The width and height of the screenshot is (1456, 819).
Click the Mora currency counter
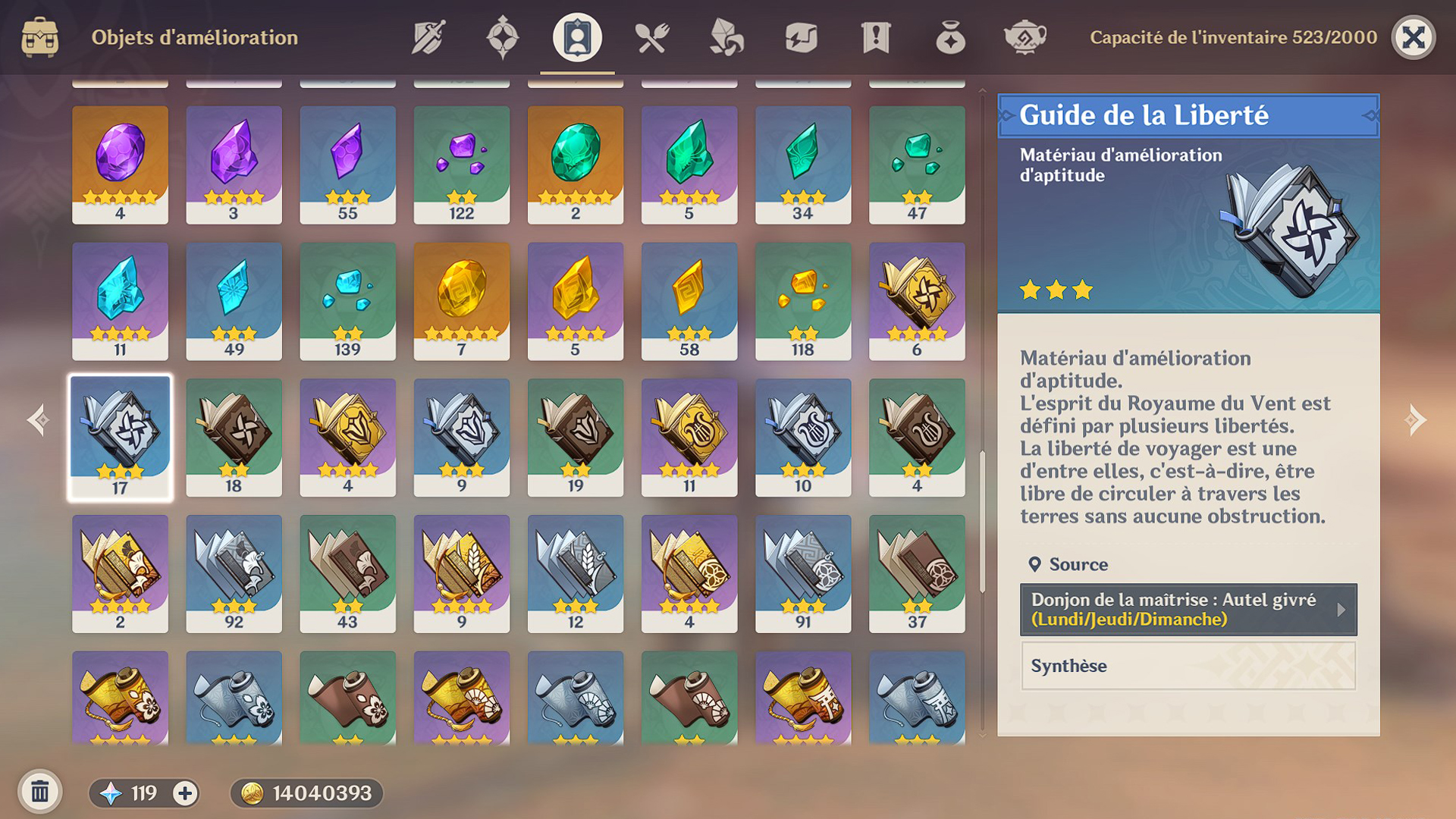coord(307,792)
